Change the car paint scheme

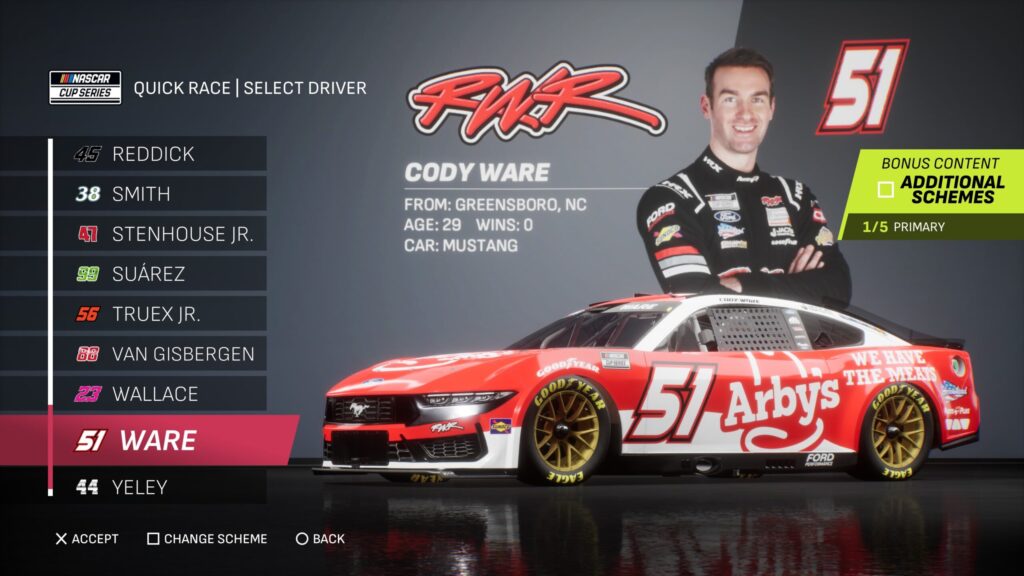pyautogui.click(x=207, y=539)
